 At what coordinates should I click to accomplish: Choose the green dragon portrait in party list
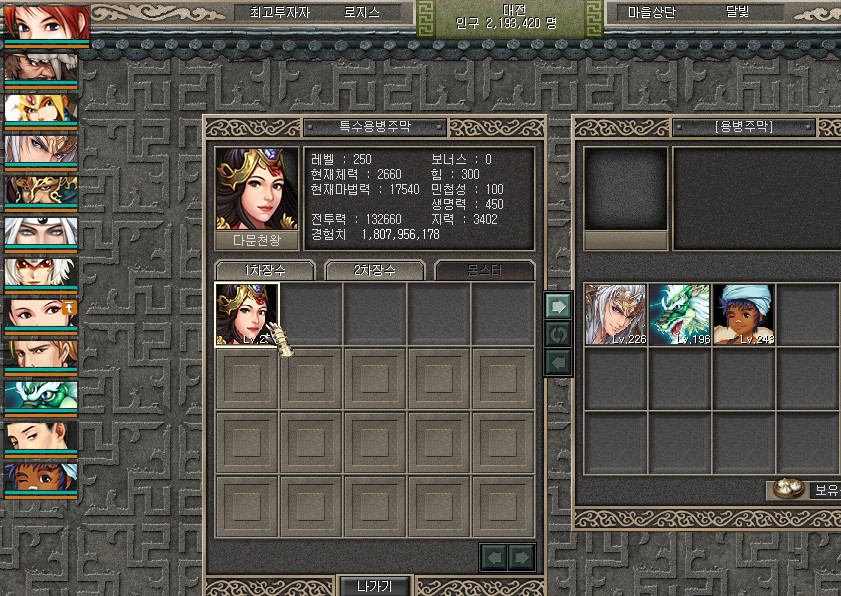(x=41, y=396)
